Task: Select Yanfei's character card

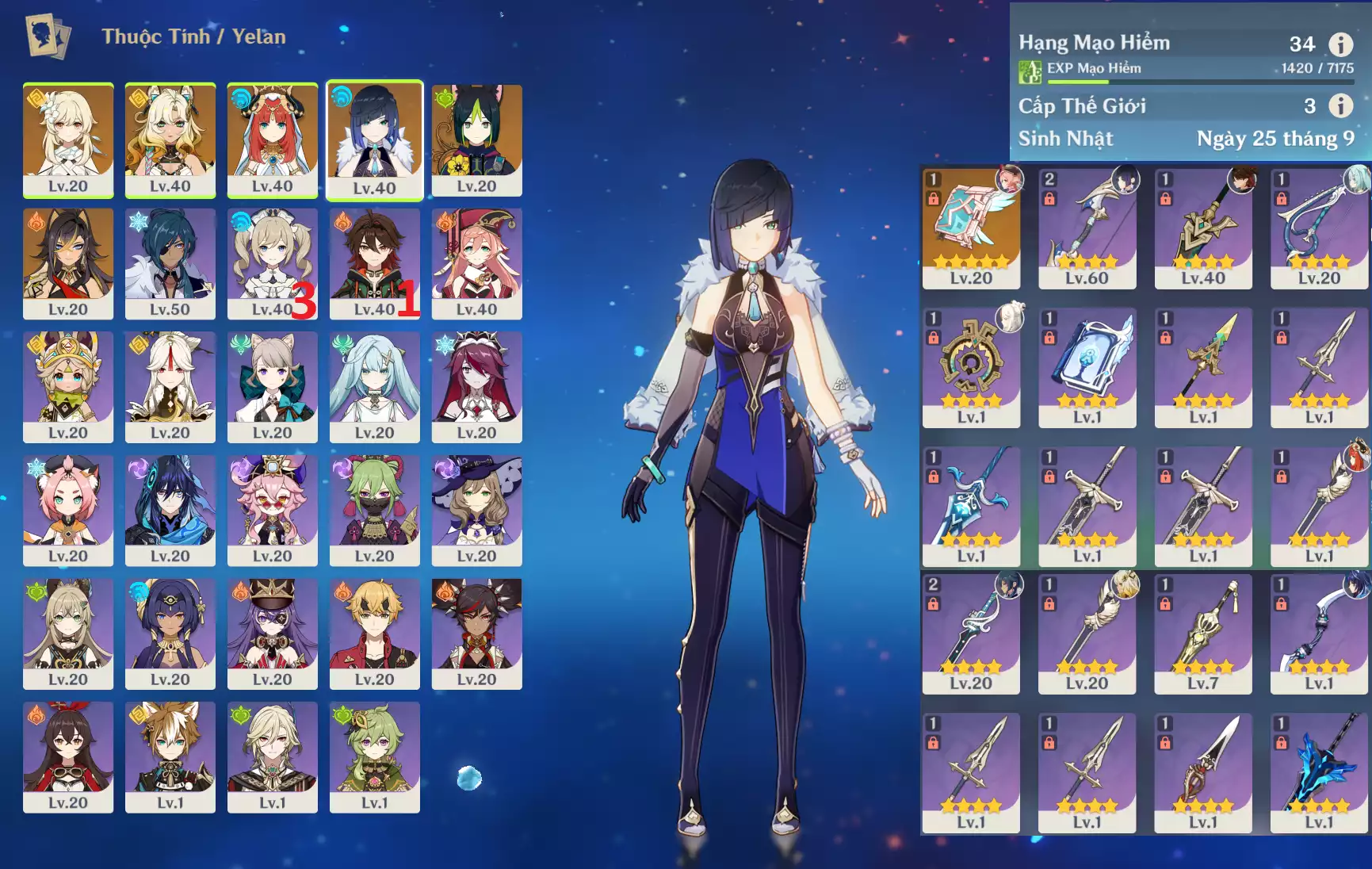Action: (x=476, y=263)
